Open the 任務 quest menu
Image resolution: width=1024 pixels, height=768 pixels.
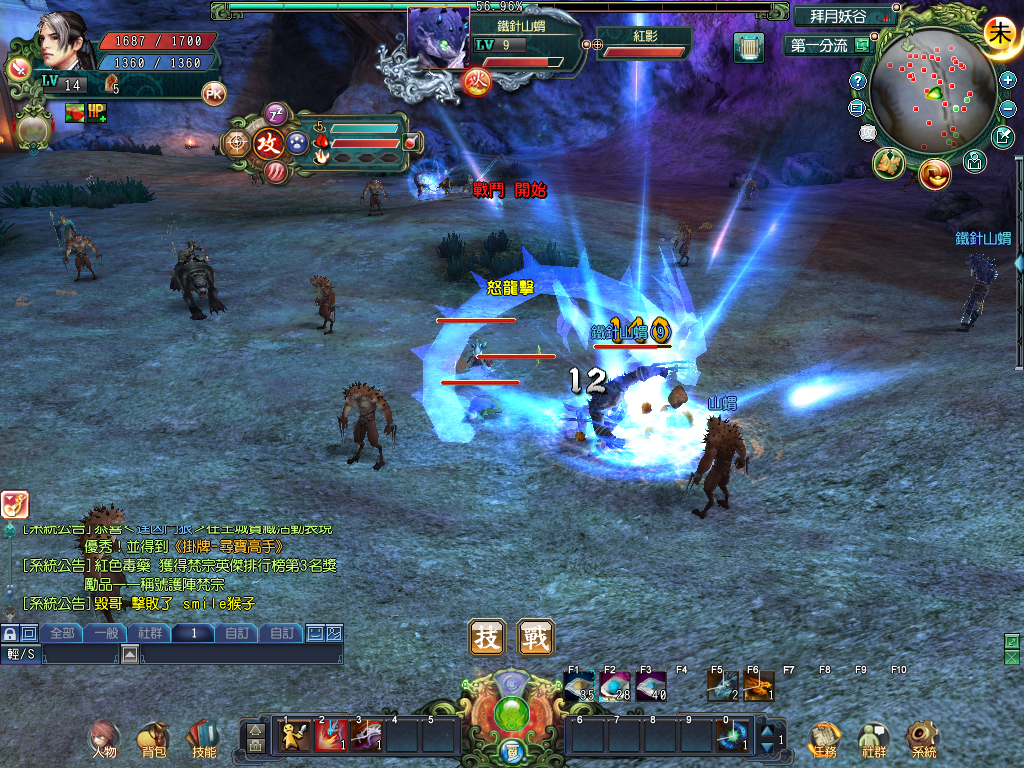pyautogui.click(x=823, y=738)
